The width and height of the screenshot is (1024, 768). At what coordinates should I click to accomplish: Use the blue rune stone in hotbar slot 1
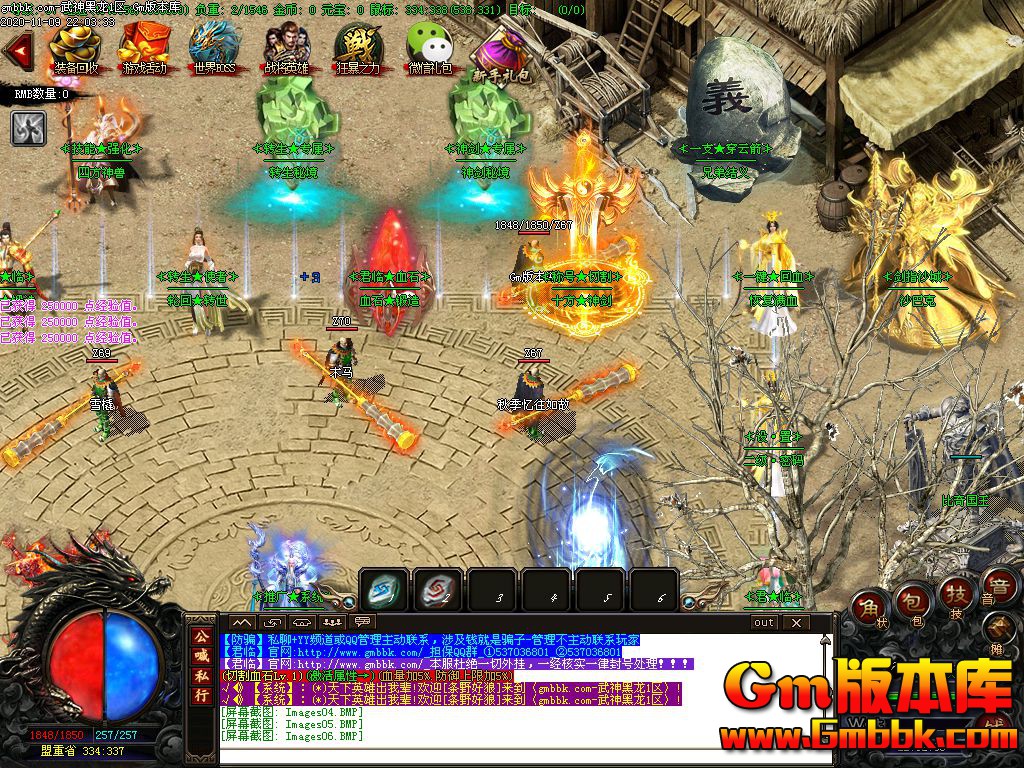(385, 589)
